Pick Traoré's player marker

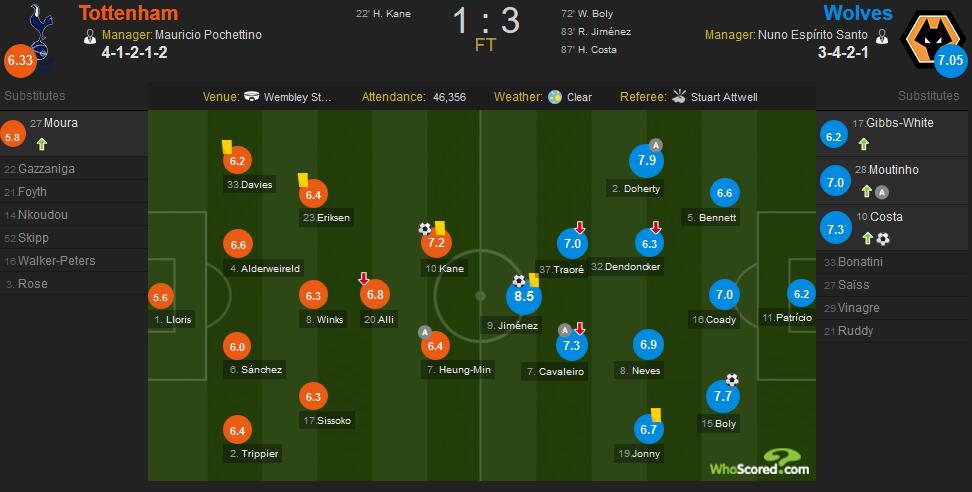[x=573, y=243]
